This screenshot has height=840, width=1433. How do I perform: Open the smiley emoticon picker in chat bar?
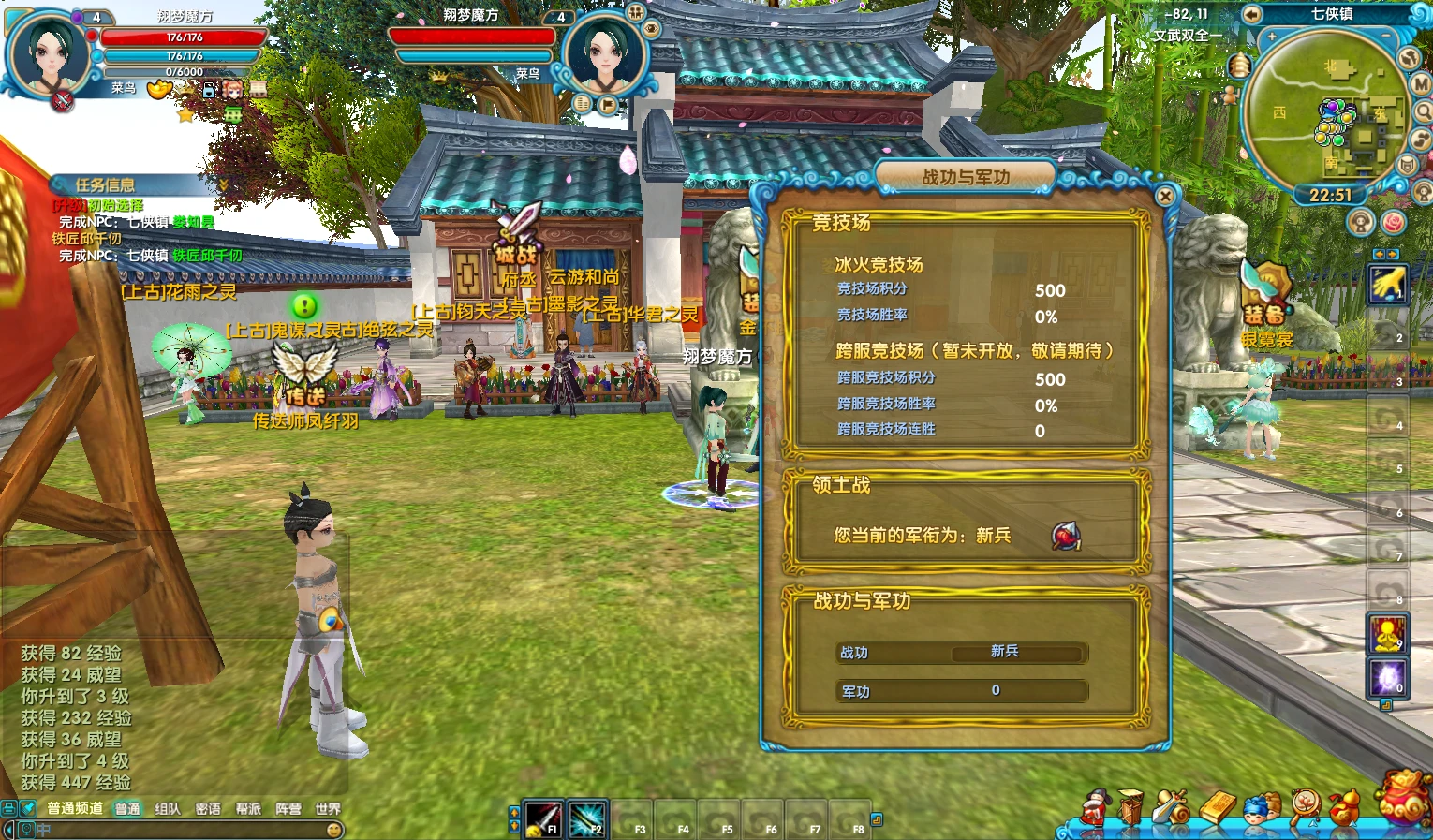(x=333, y=830)
